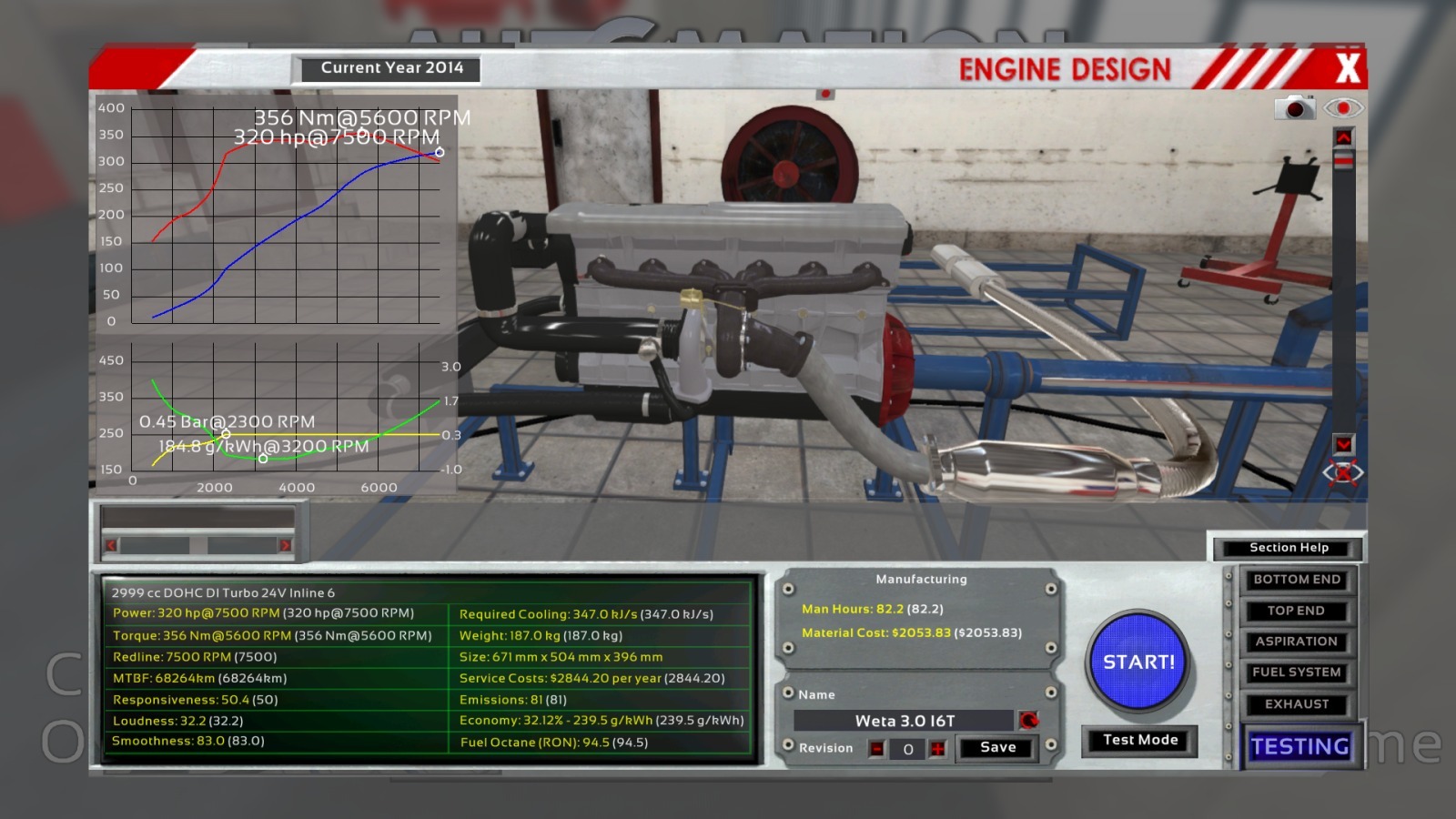
Task: Select the Testing section tab
Action: [1299, 746]
